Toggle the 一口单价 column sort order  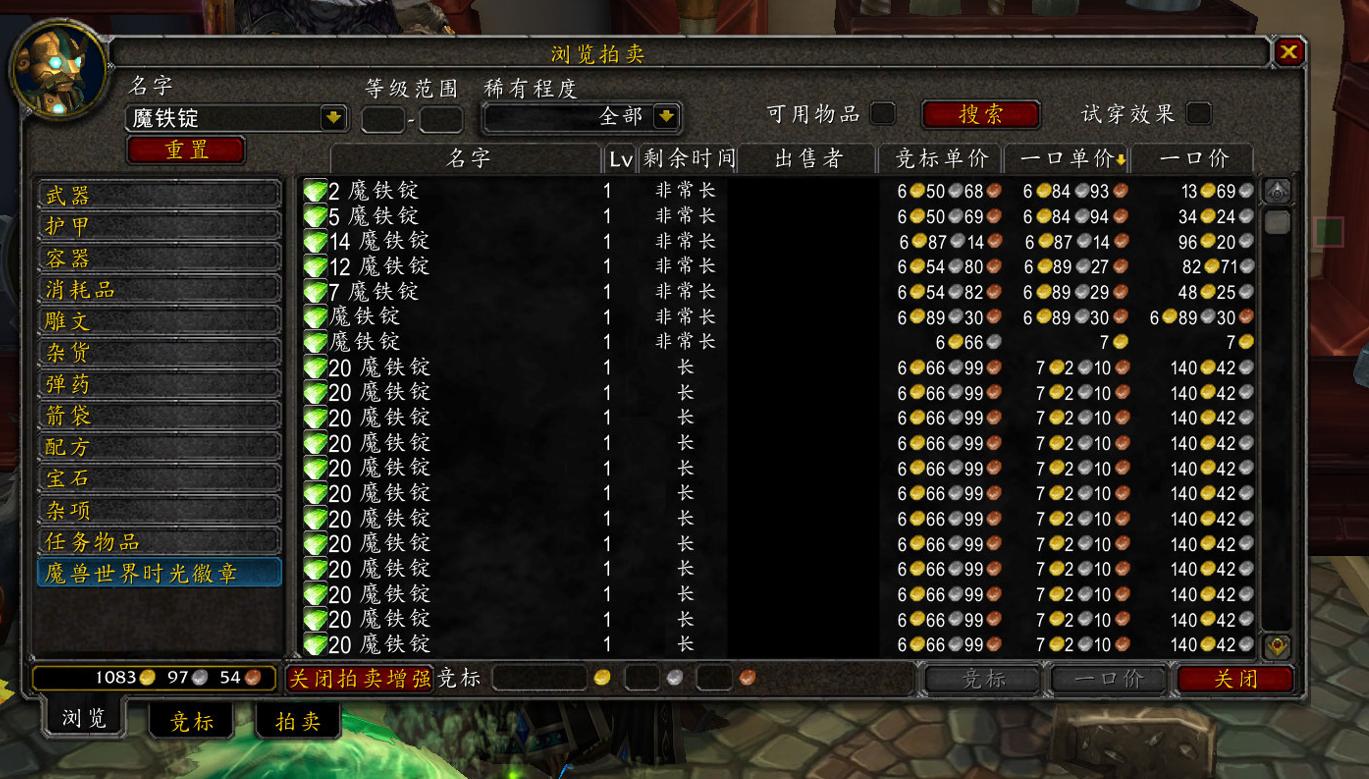tap(1071, 159)
